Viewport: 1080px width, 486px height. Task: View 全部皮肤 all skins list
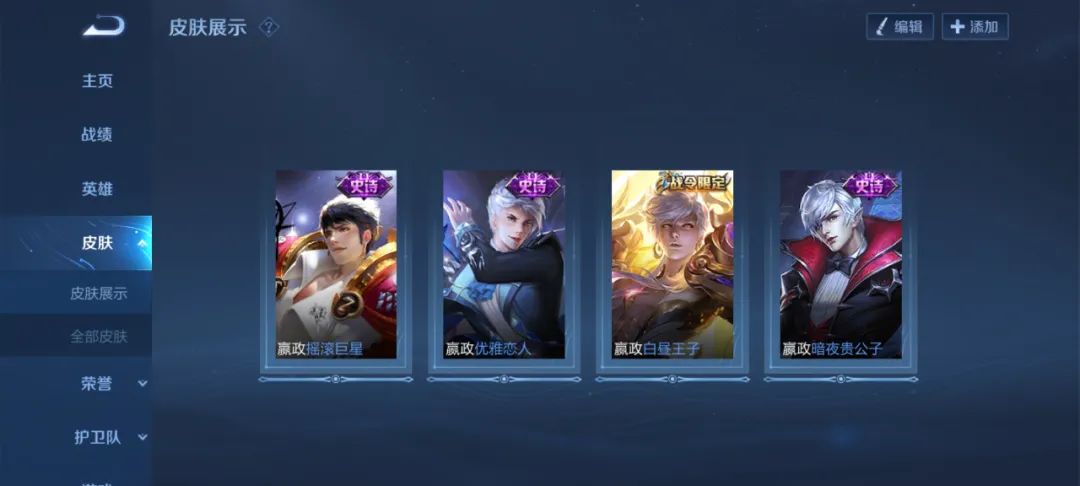tap(98, 337)
